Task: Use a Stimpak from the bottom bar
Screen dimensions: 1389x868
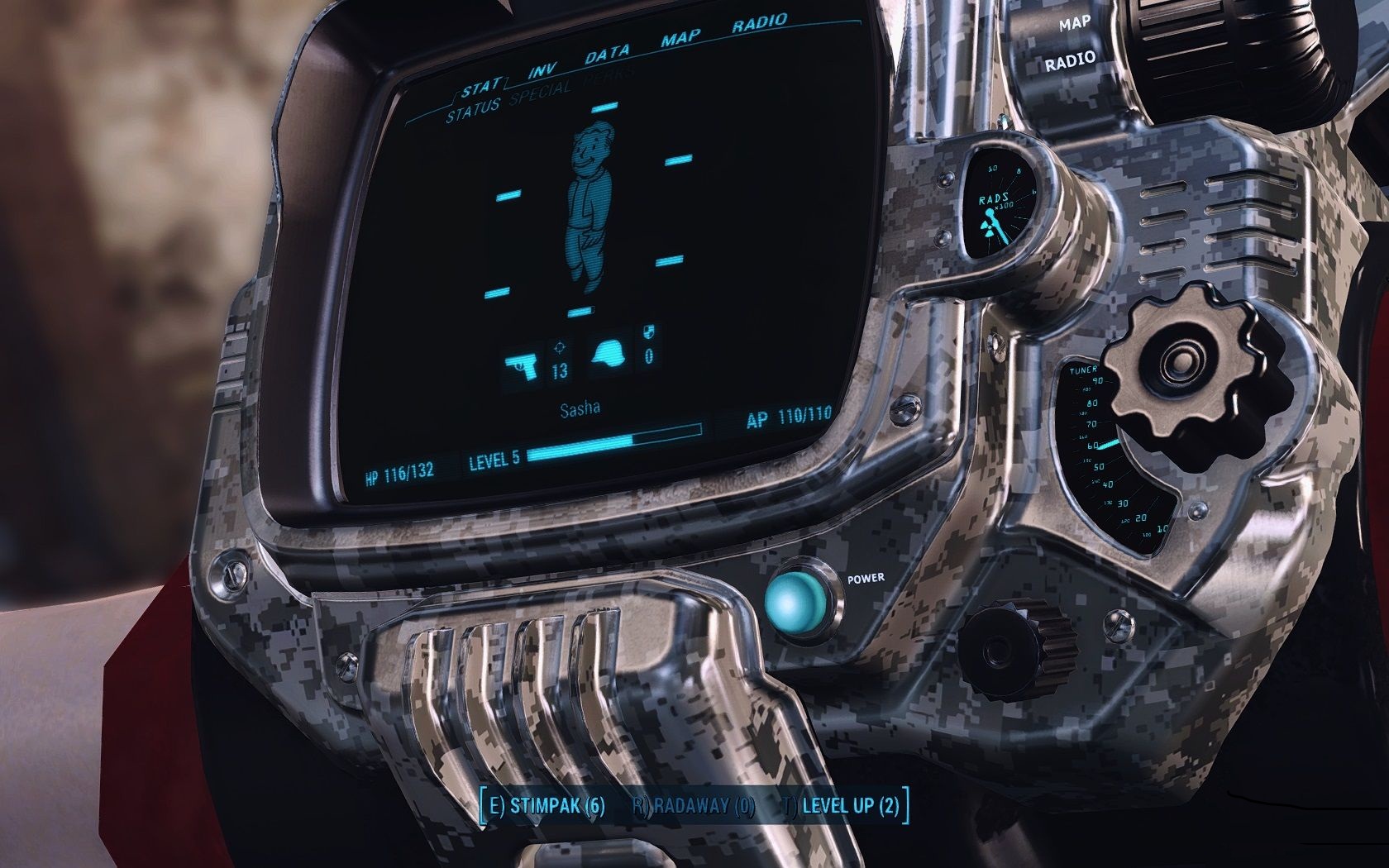Action: pos(547,806)
